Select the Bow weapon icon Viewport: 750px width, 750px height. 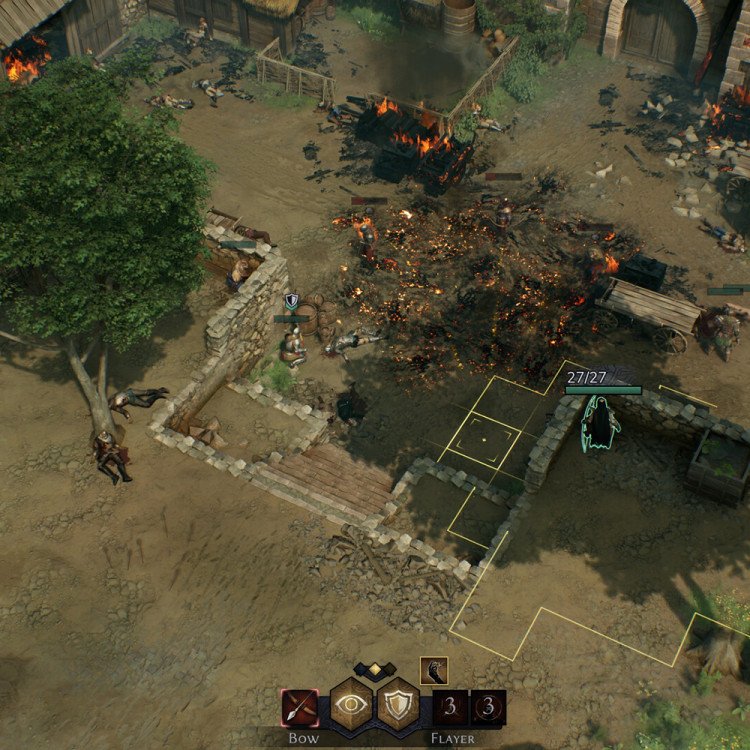click(300, 708)
